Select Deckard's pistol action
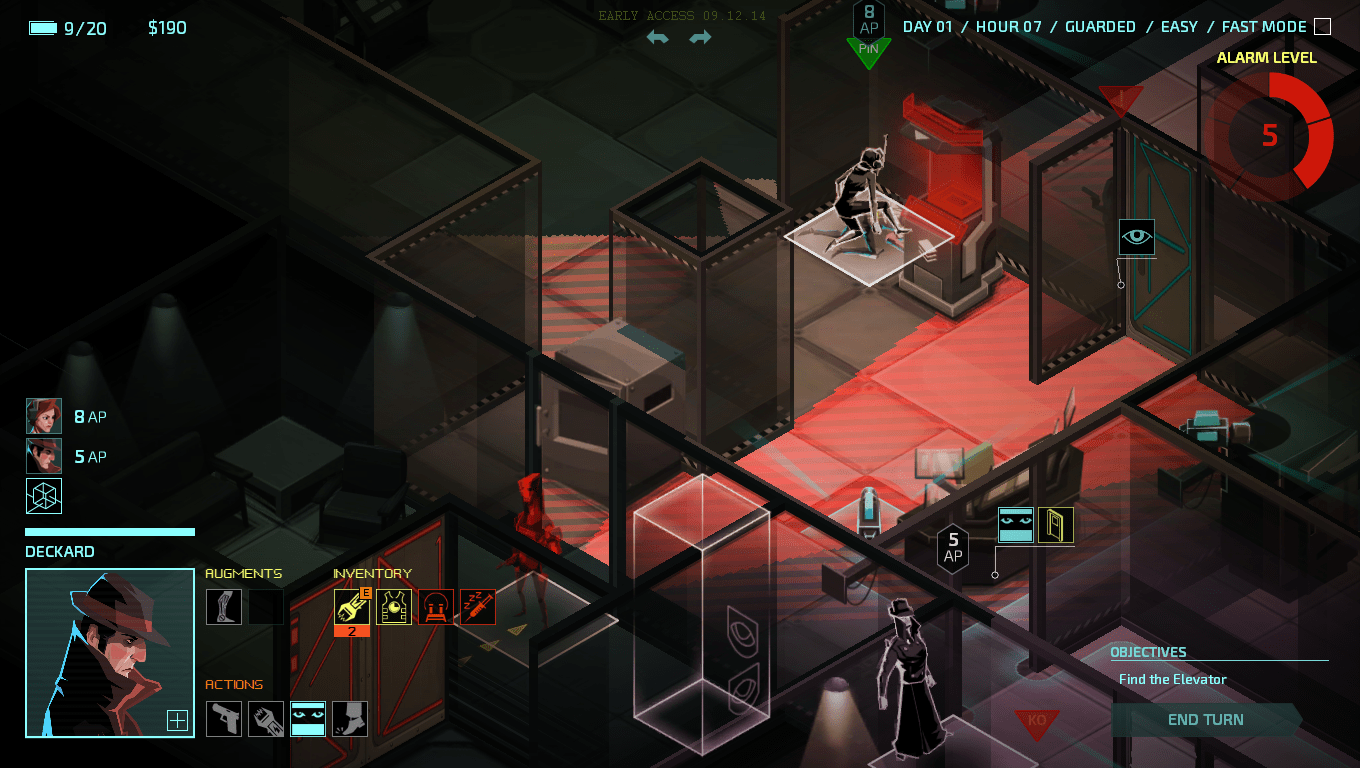This screenshot has width=1360, height=768. point(223,719)
